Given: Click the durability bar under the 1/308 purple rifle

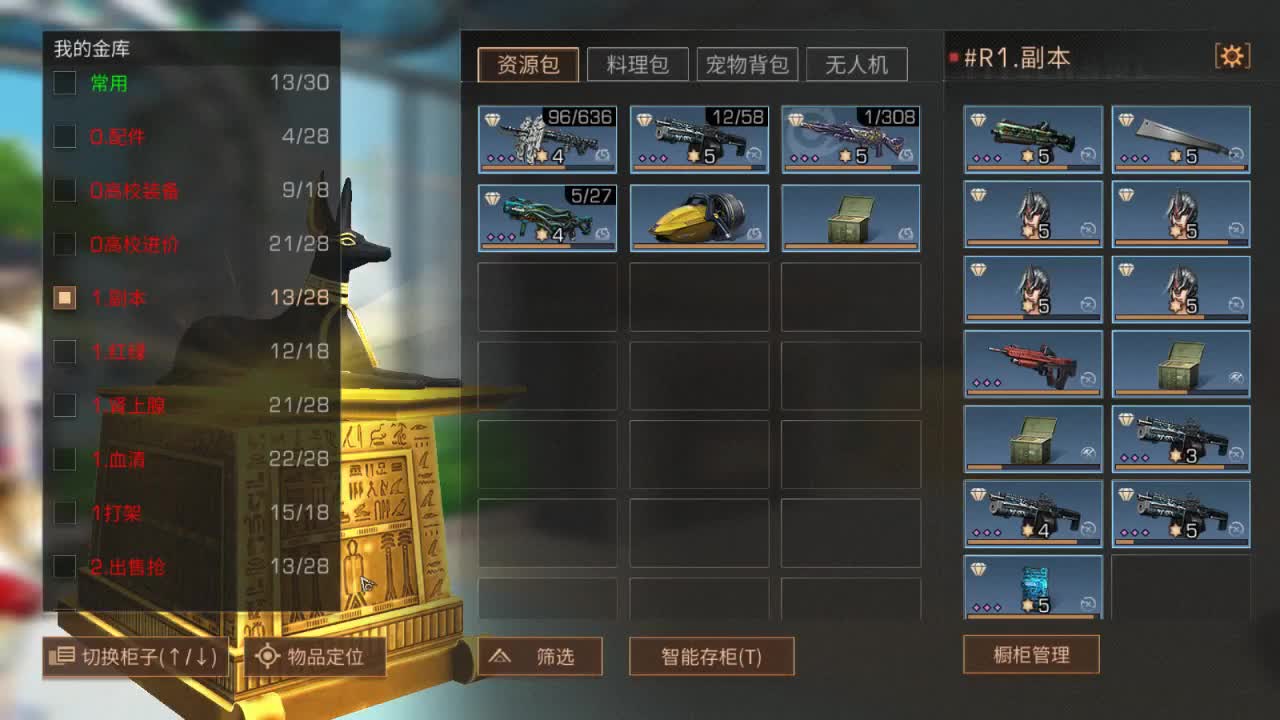Looking at the screenshot, I should pos(848,168).
